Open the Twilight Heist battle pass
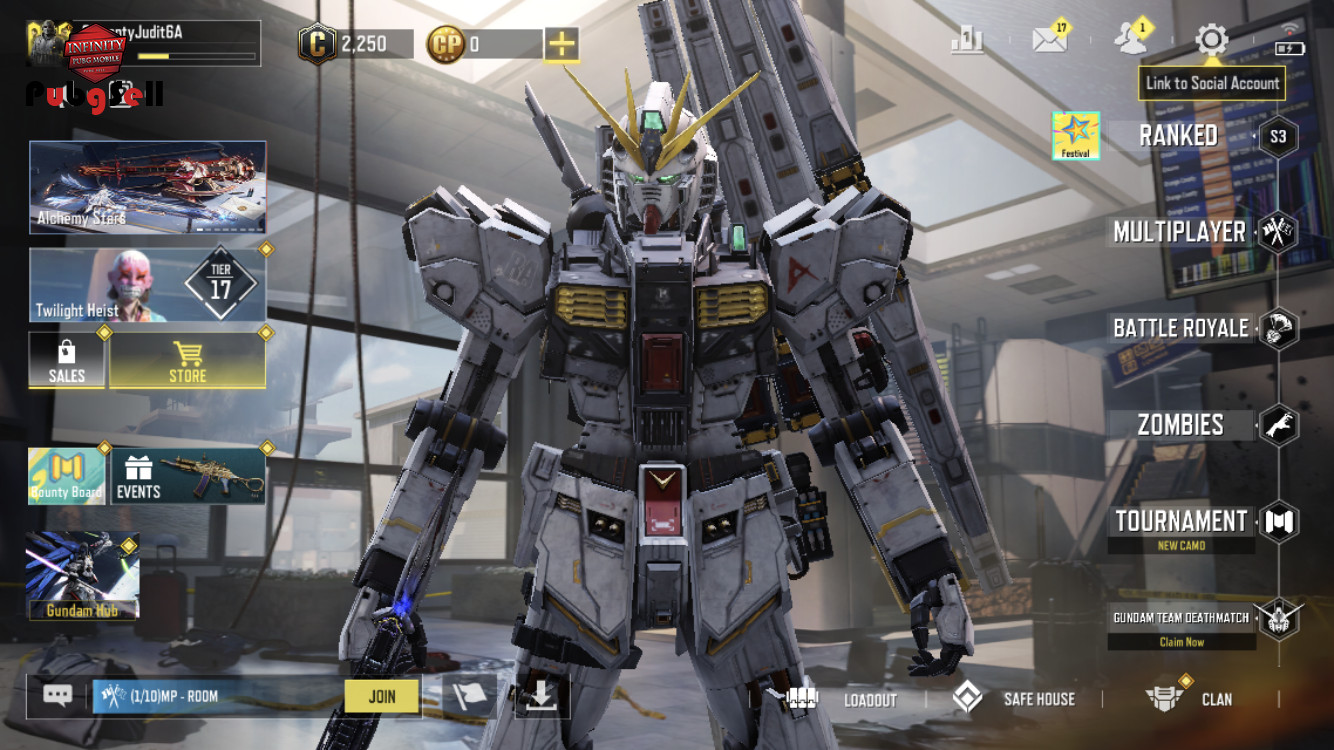The width and height of the screenshot is (1334, 750). pos(148,285)
